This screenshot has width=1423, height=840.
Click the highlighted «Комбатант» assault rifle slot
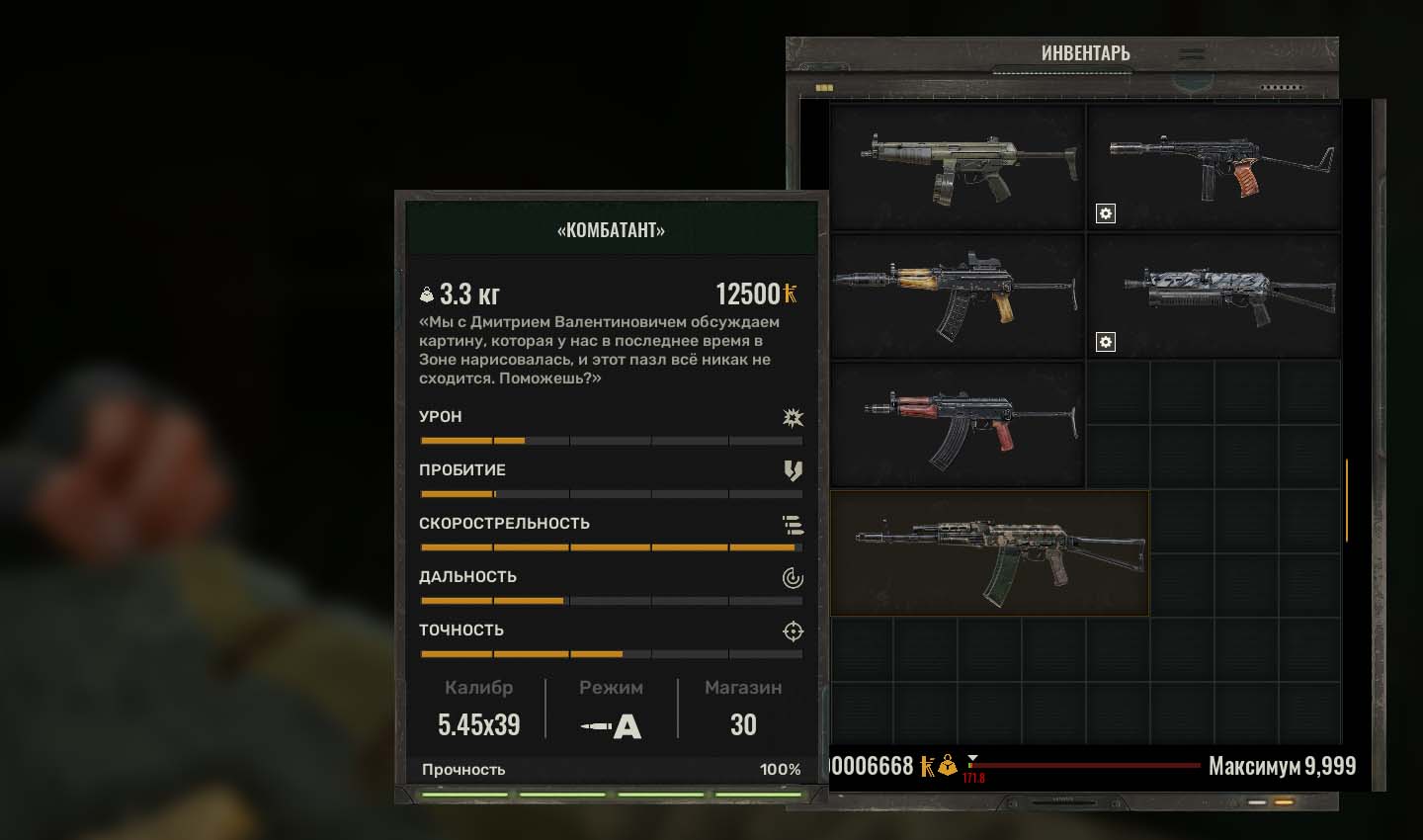click(989, 553)
